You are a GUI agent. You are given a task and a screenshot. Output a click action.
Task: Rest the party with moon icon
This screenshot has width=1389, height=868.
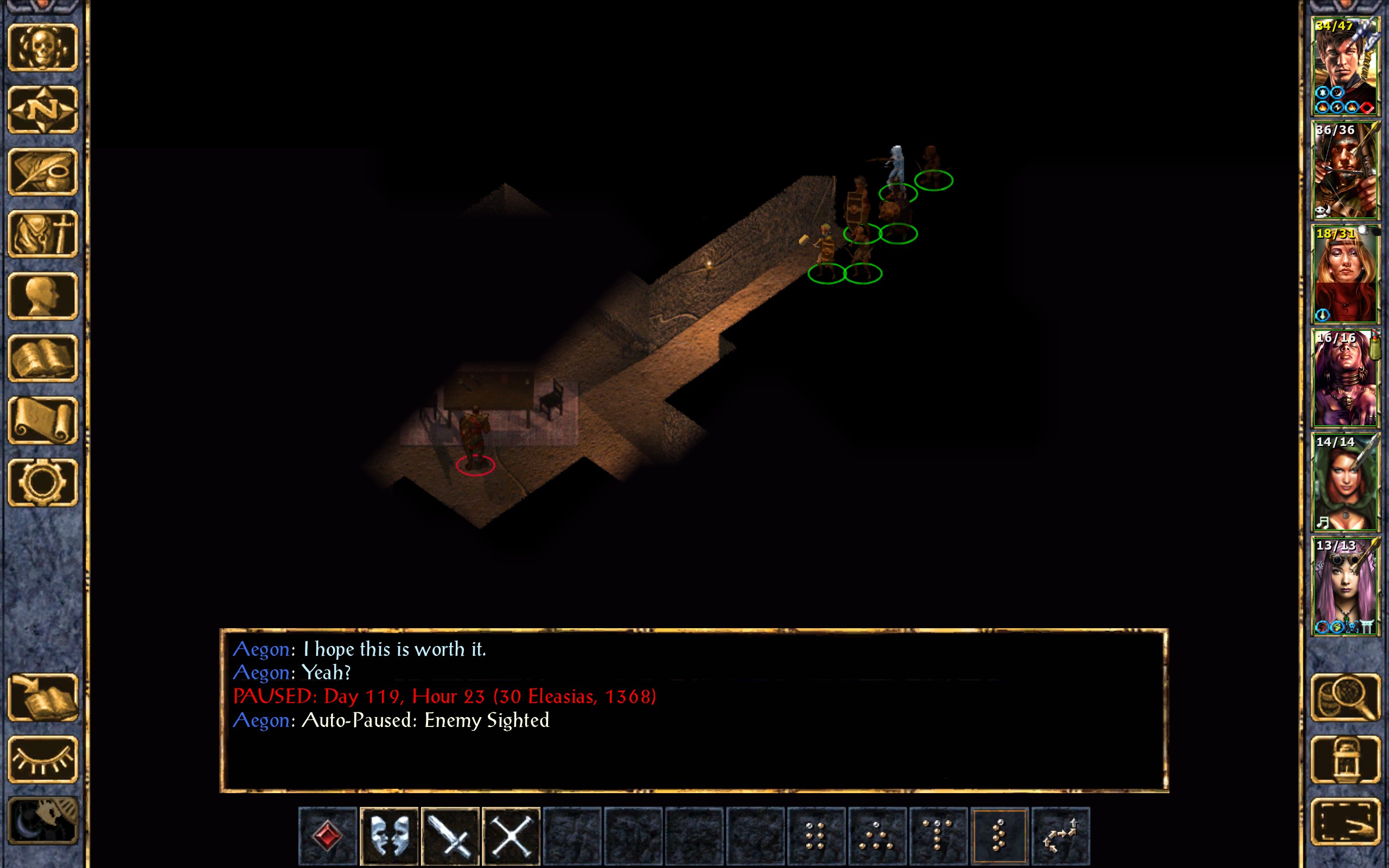point(43,821)
